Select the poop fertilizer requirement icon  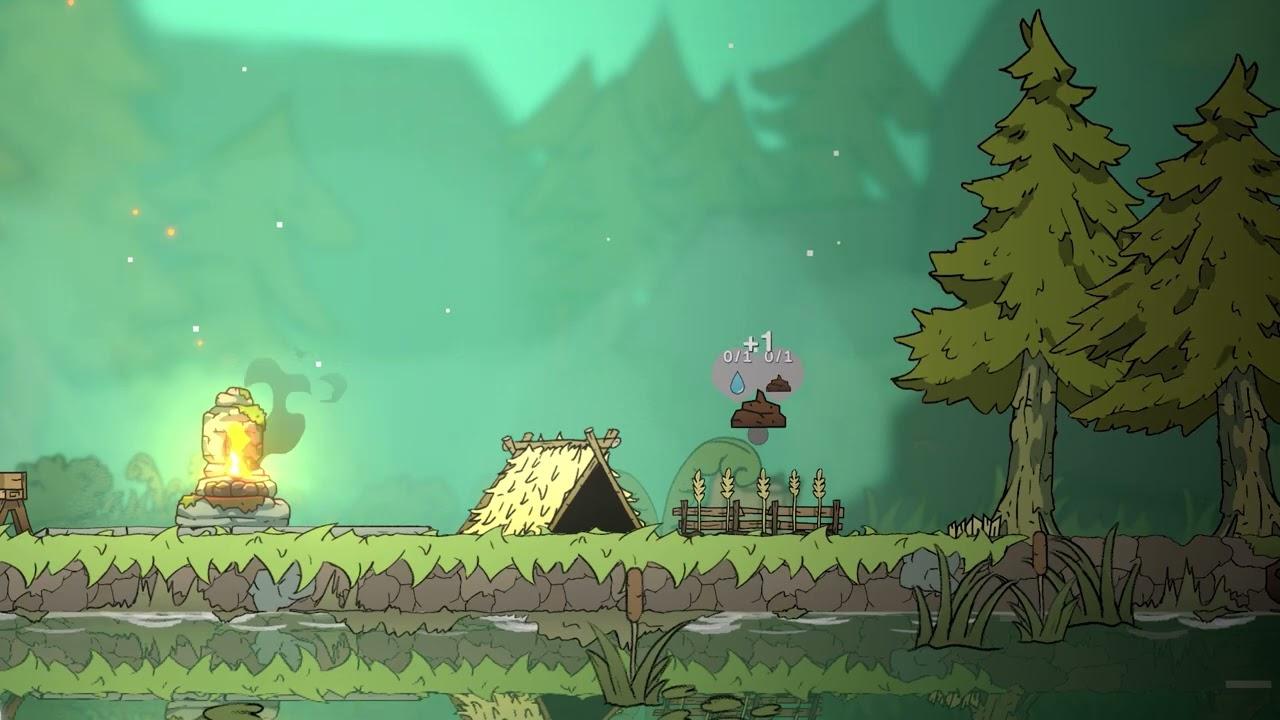779,384
